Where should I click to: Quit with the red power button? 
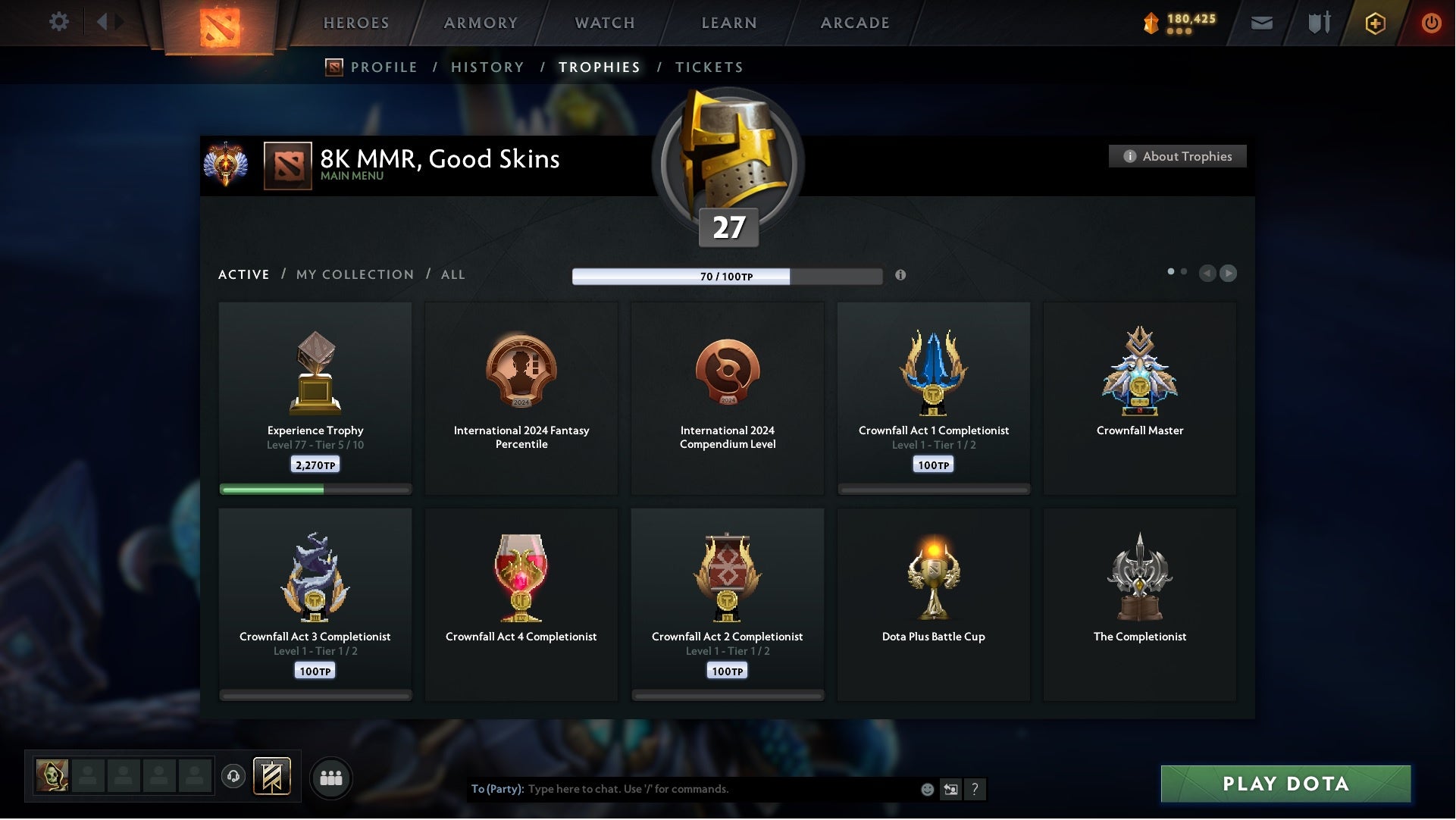[1431, 23]
